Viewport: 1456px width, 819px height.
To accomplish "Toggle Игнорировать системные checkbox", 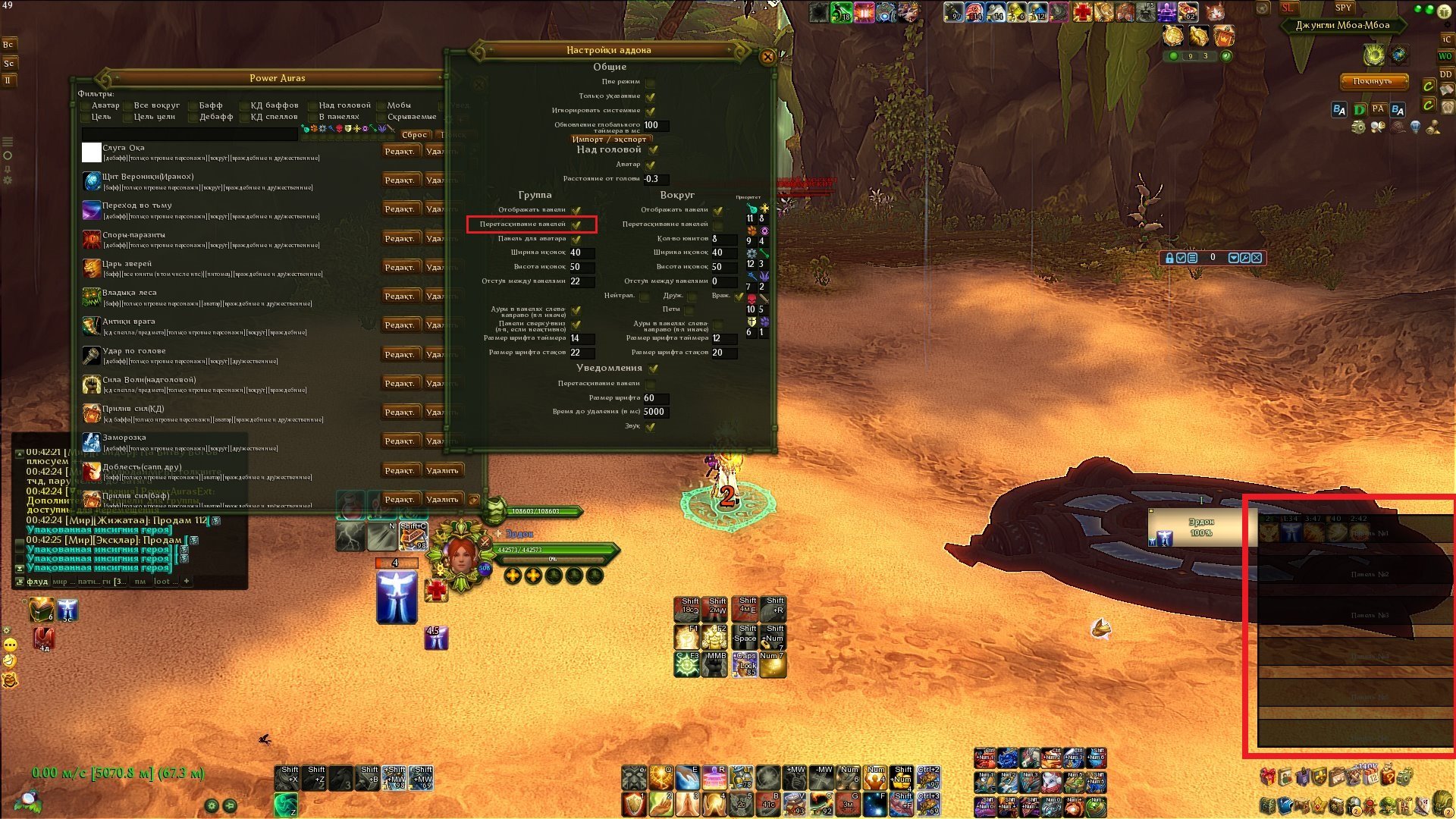I will (x=651, y=111).
